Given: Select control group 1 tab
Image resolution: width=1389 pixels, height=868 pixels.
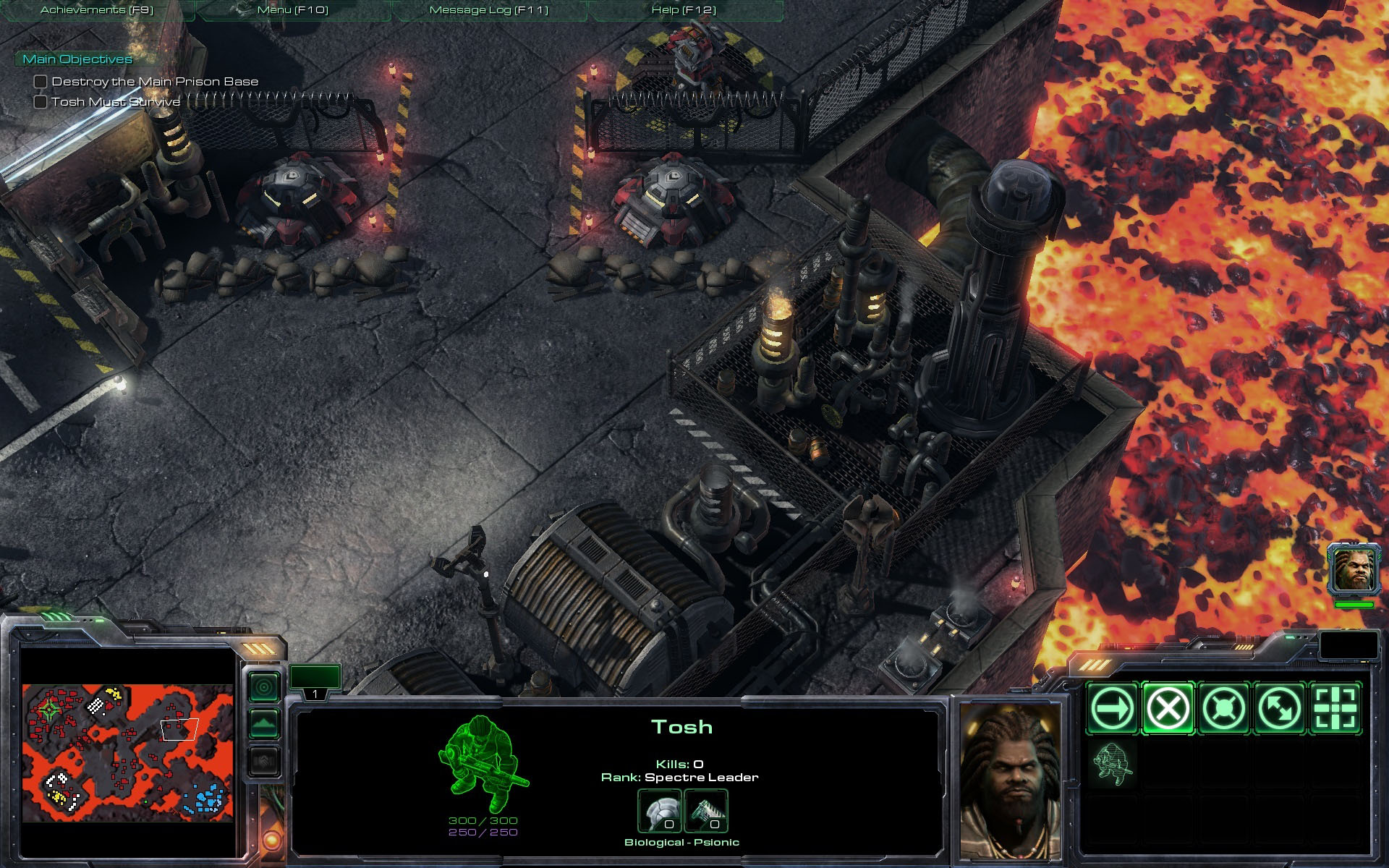Looking at the screenshot, I should (315, 681).
